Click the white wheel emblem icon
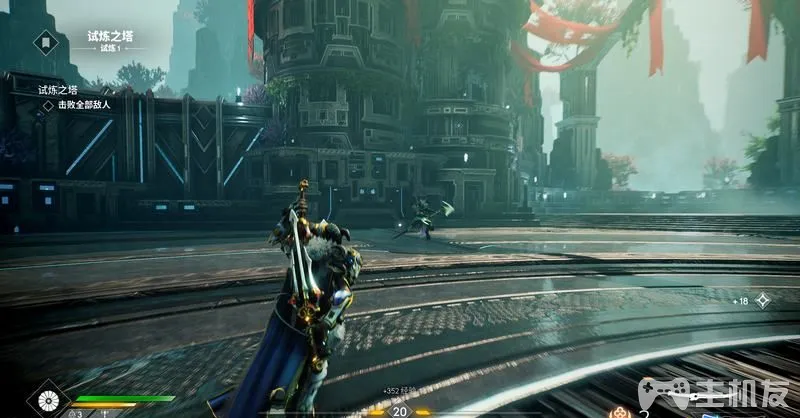 click(48, 403)
